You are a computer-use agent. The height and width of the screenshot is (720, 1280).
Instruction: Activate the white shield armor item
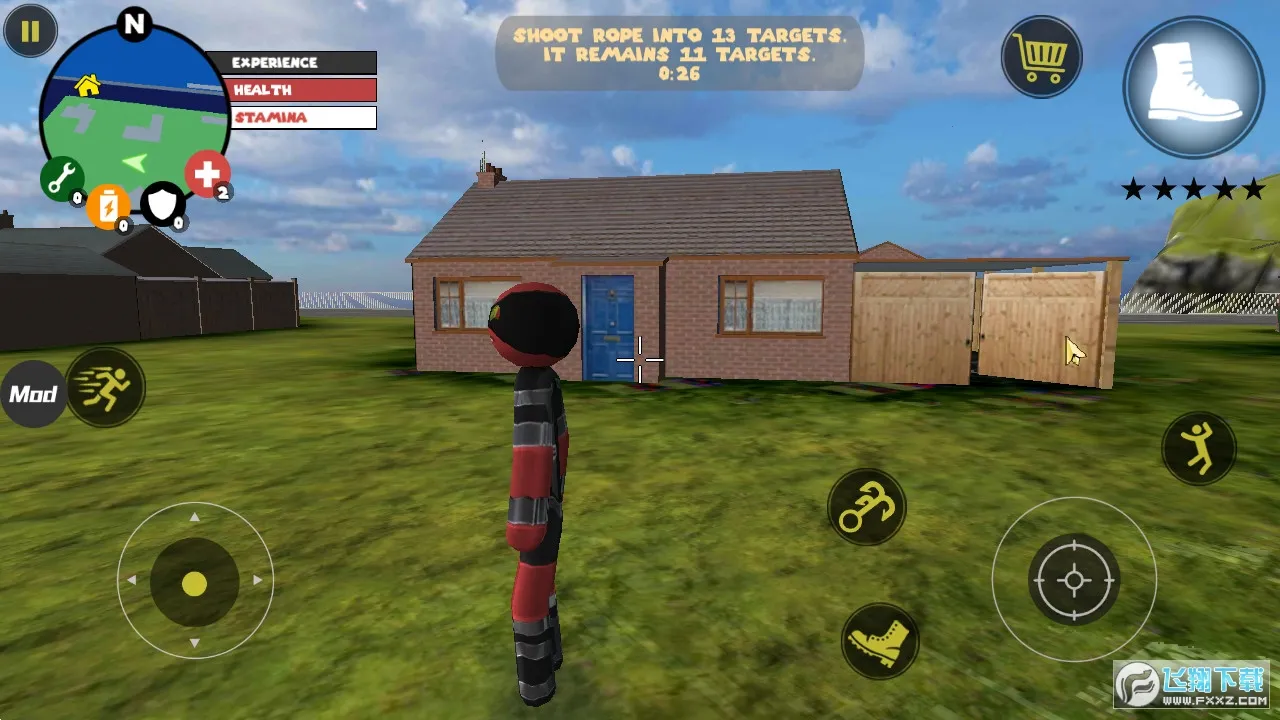point(161,203)
